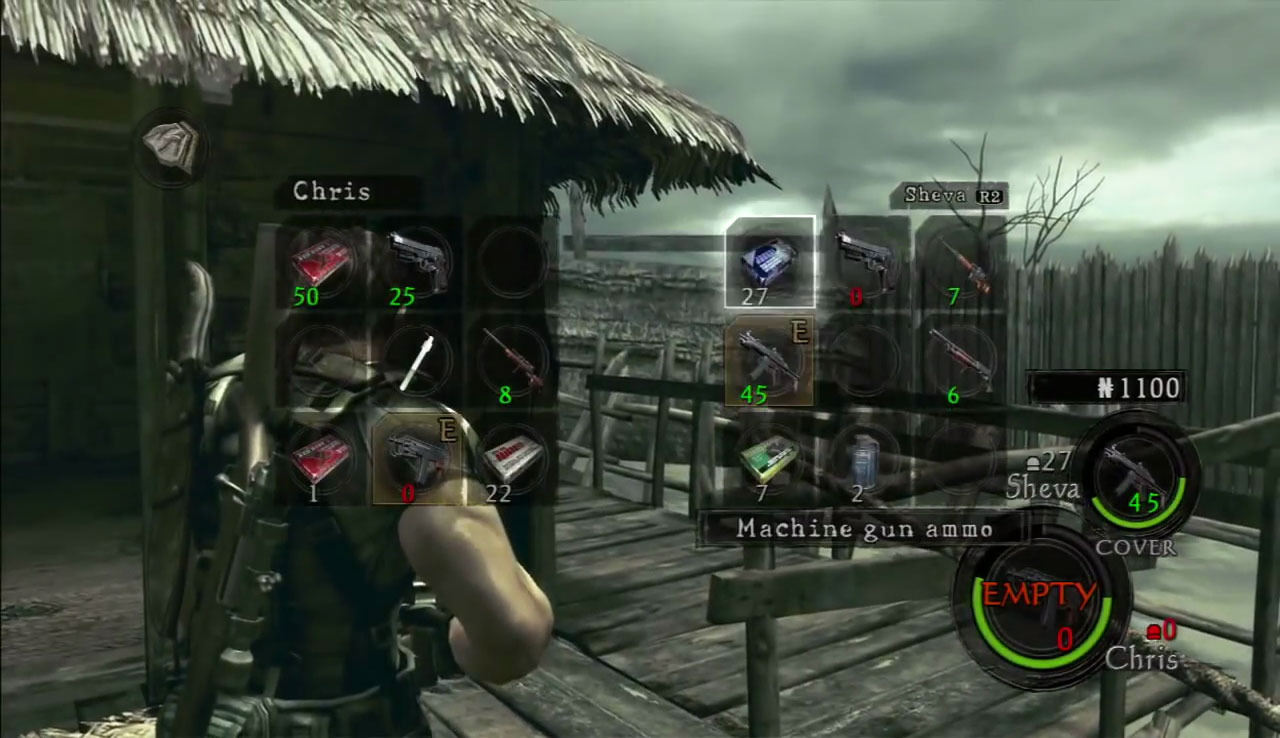Choose Sheva's blue canister item, quantity 2

click(865, 459)
